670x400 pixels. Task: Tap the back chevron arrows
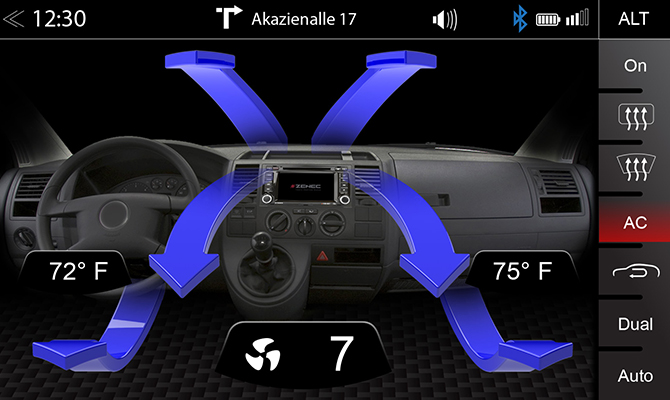coord(14,19)
